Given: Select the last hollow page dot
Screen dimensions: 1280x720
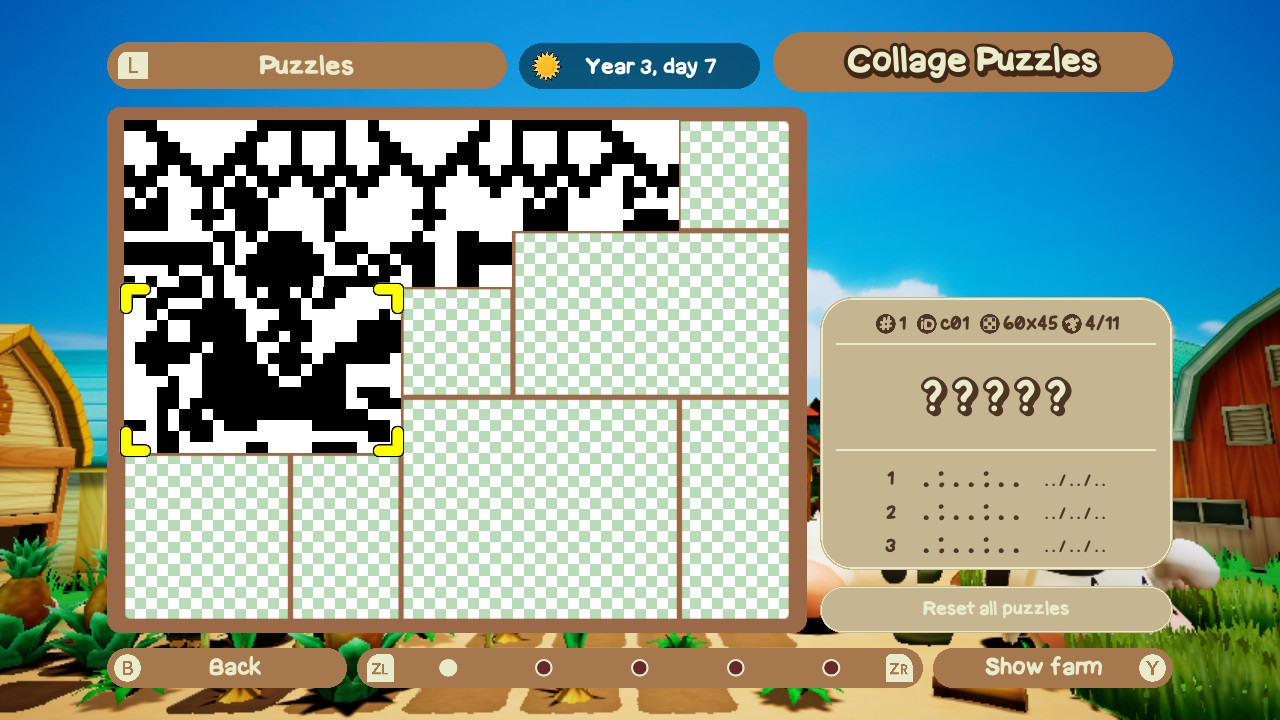Looking at the screenshot, I should 830,667.
